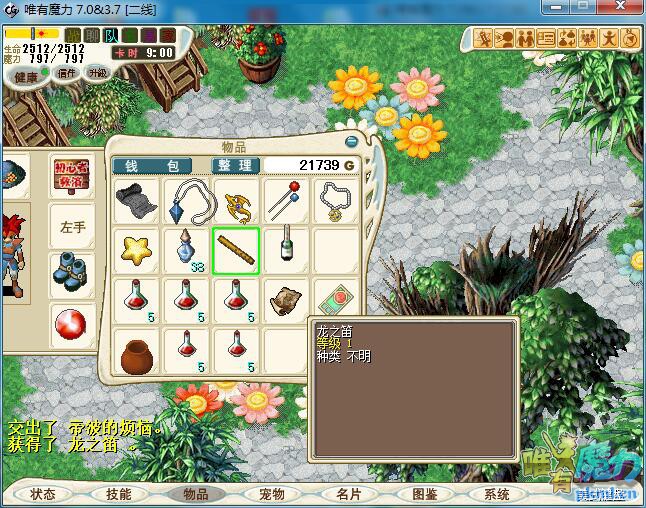Minimize the 物品 inventory window
646x508 pixels.
351,143
